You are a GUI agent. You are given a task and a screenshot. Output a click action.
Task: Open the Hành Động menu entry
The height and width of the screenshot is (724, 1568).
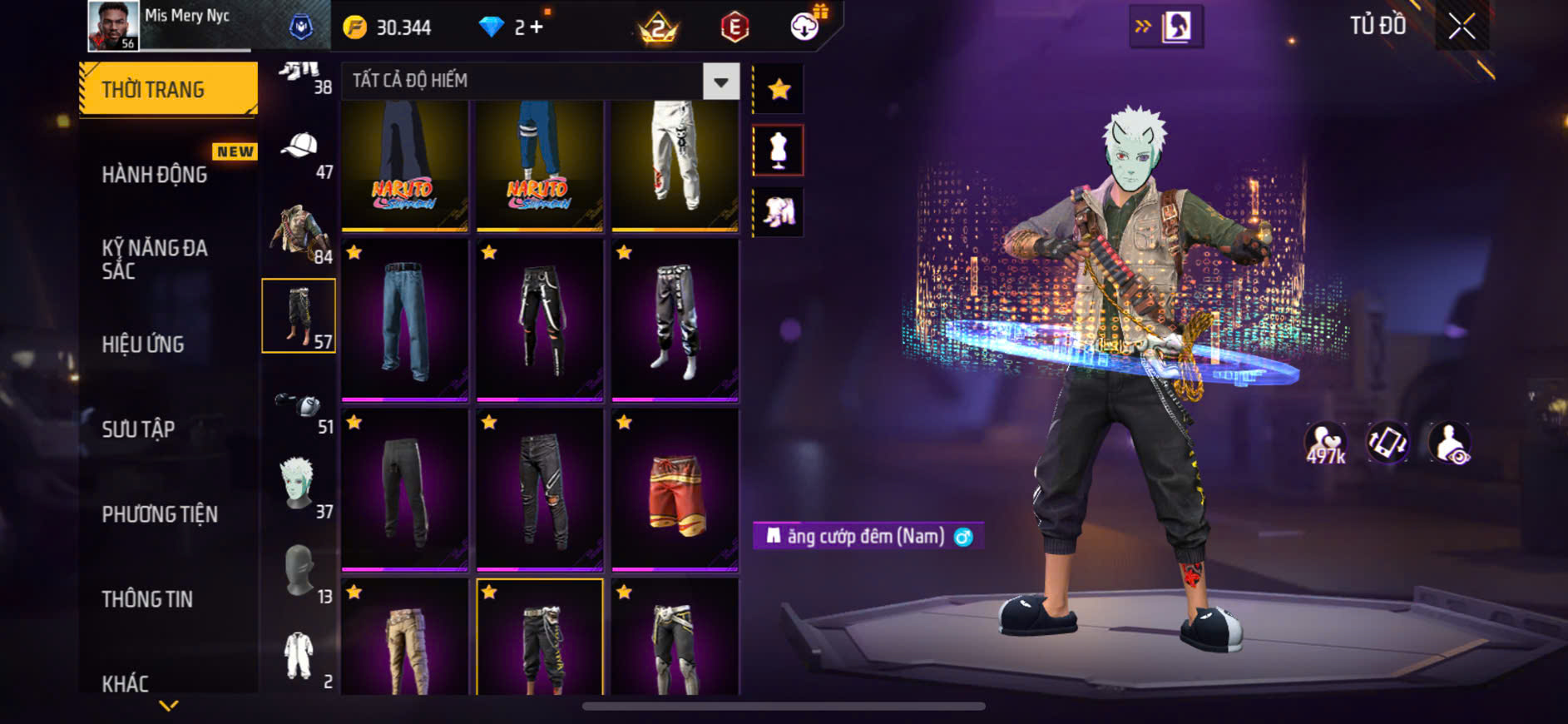pyautogui.click(x=155, y=175)
